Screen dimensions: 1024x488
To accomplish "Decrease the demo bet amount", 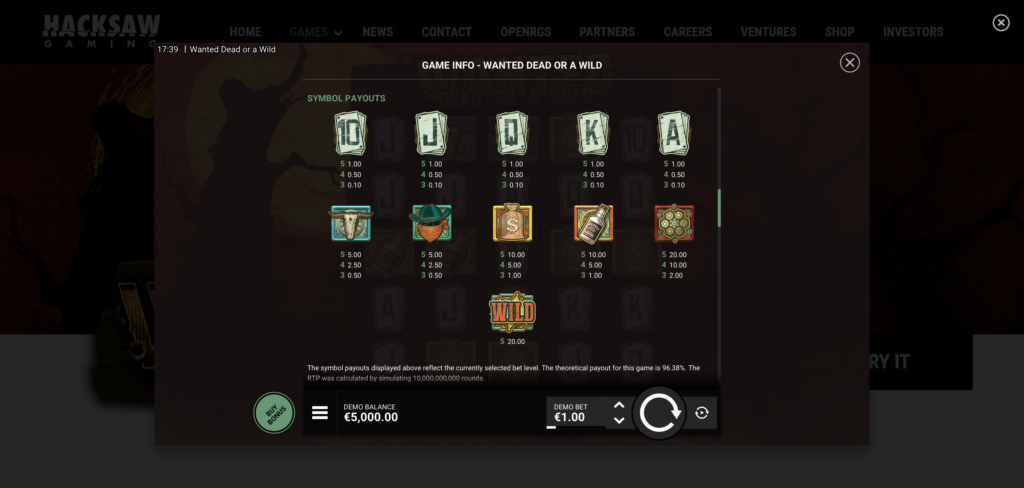I will coord(619,420).
